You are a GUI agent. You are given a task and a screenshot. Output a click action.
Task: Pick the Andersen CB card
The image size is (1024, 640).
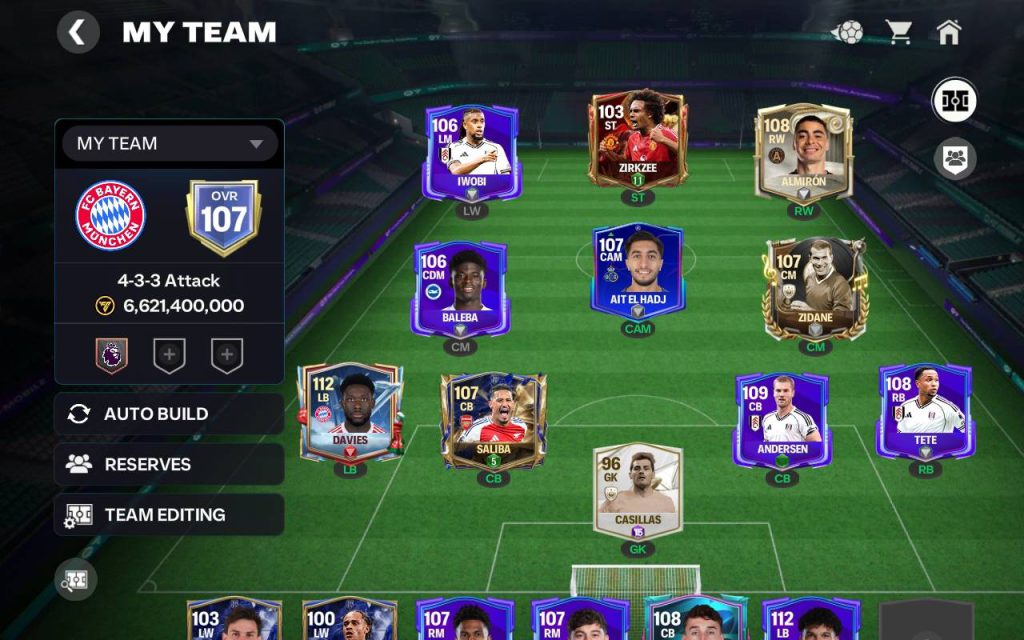(781, 420)
